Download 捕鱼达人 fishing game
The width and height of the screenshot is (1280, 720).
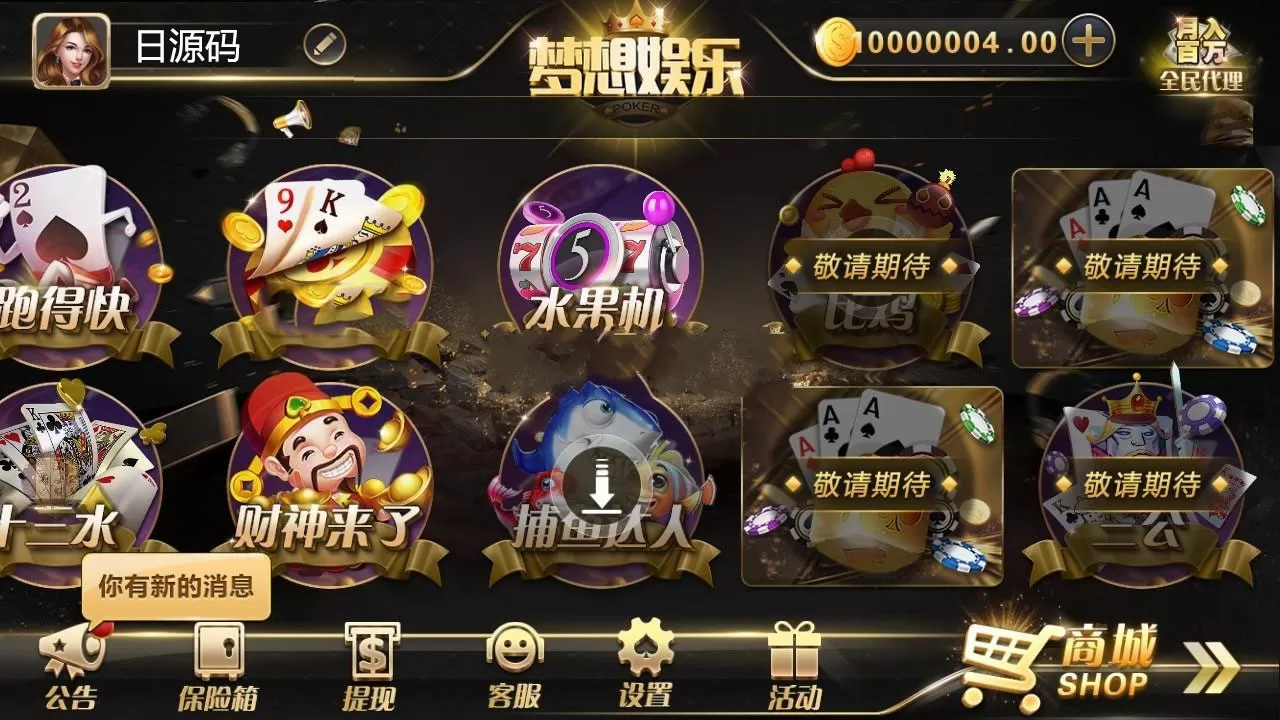(600, 480)
